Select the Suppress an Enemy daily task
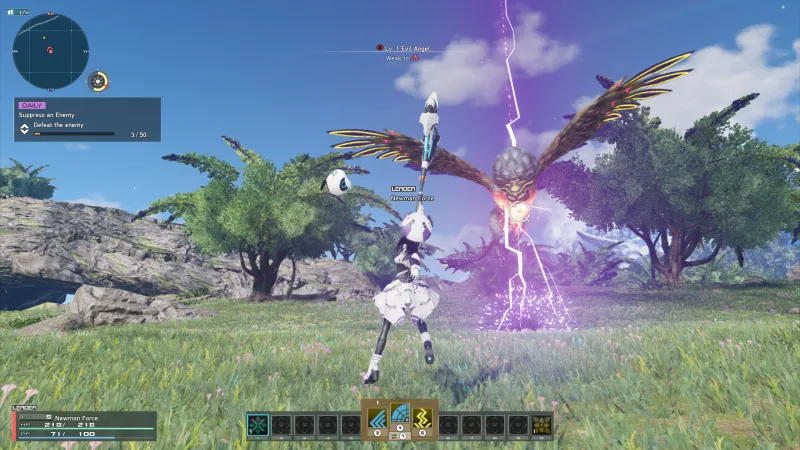The height and width of the screenshot is (450, 800). (x=87, y=119)
